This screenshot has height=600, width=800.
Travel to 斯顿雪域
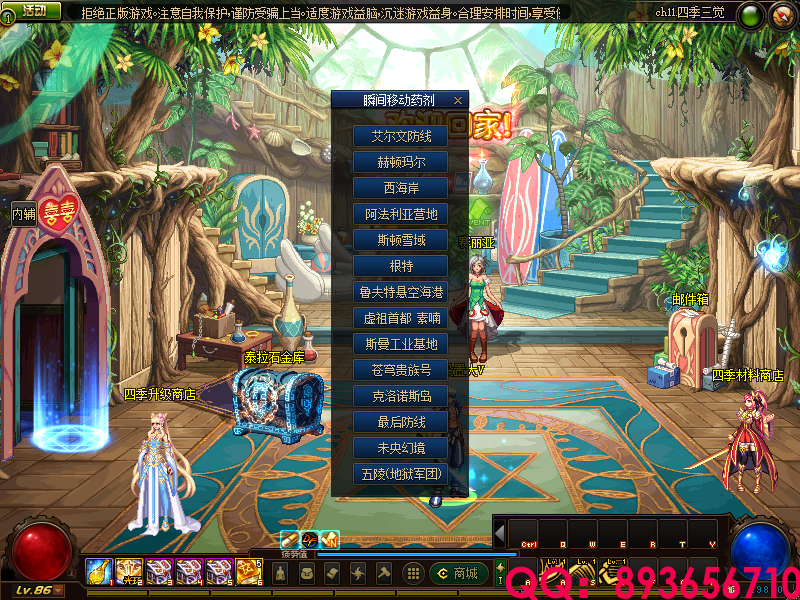[400, 239]
